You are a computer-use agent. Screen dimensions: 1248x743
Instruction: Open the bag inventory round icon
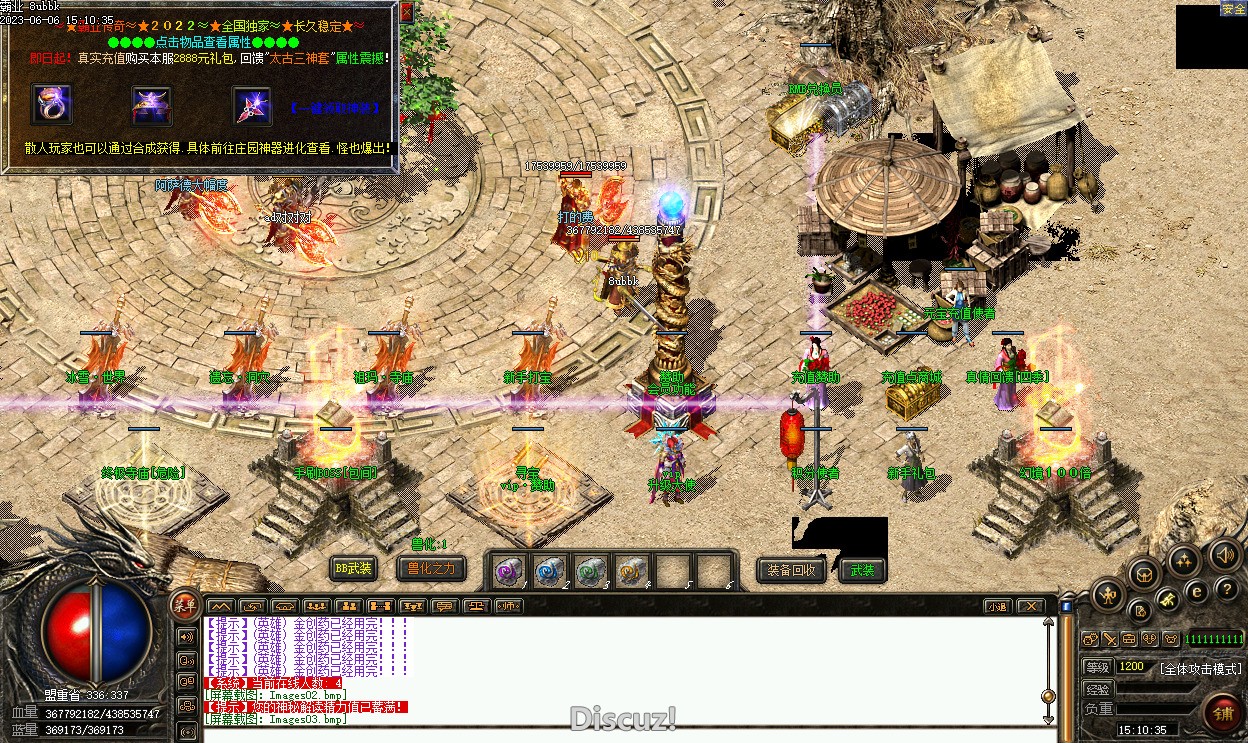1144,574
